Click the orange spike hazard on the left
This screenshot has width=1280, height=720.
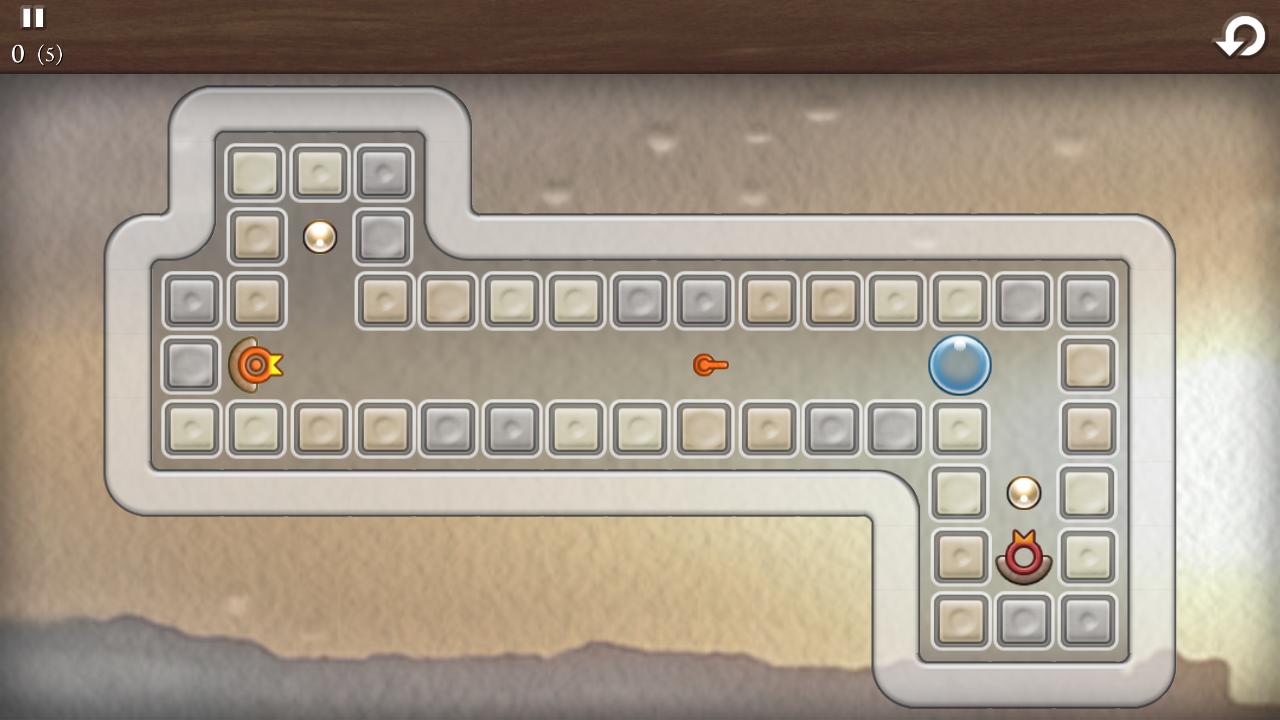pyautogui.click(x=254, y=365)
